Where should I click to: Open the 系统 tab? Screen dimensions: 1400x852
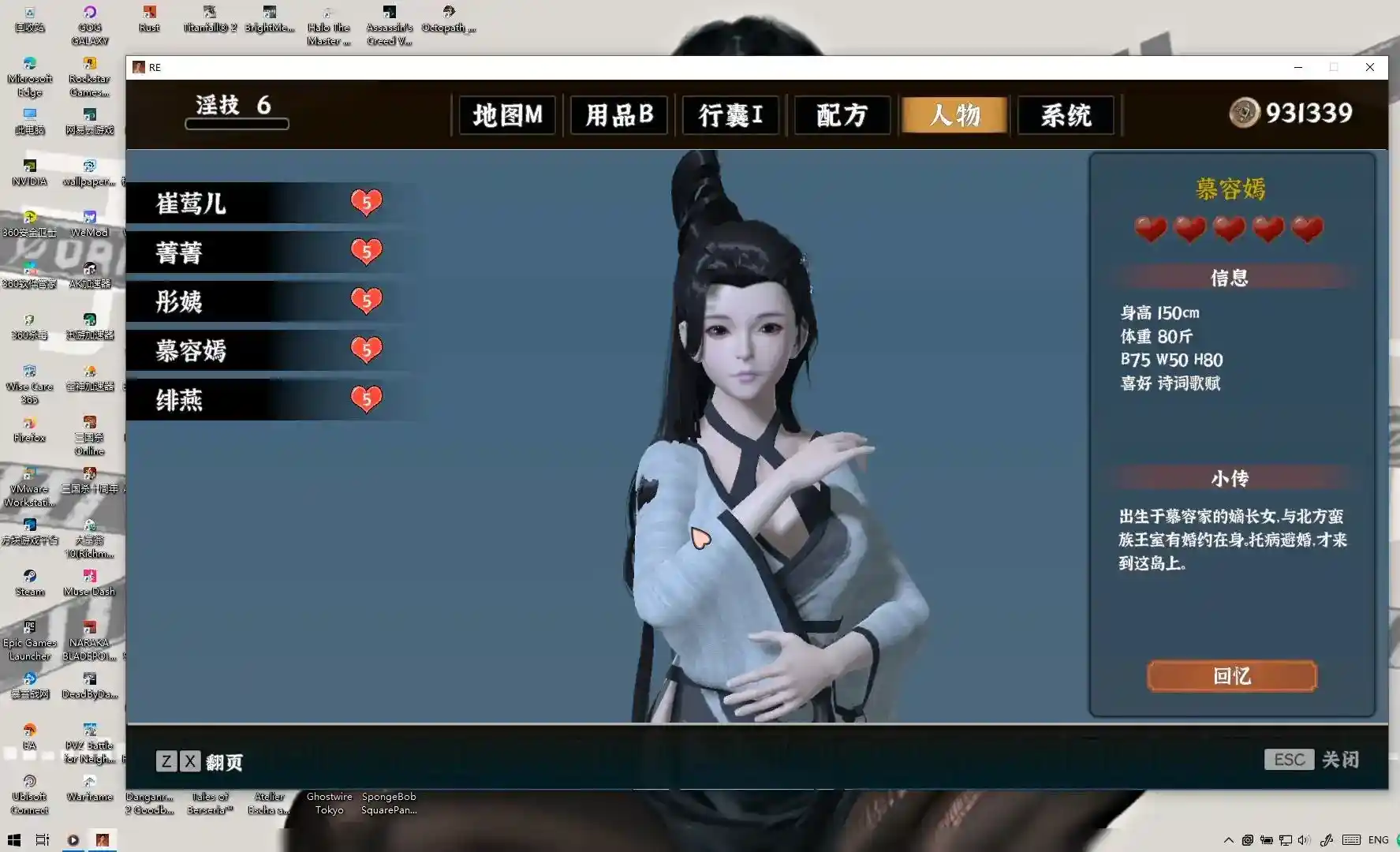click(x=1066, y=115)
